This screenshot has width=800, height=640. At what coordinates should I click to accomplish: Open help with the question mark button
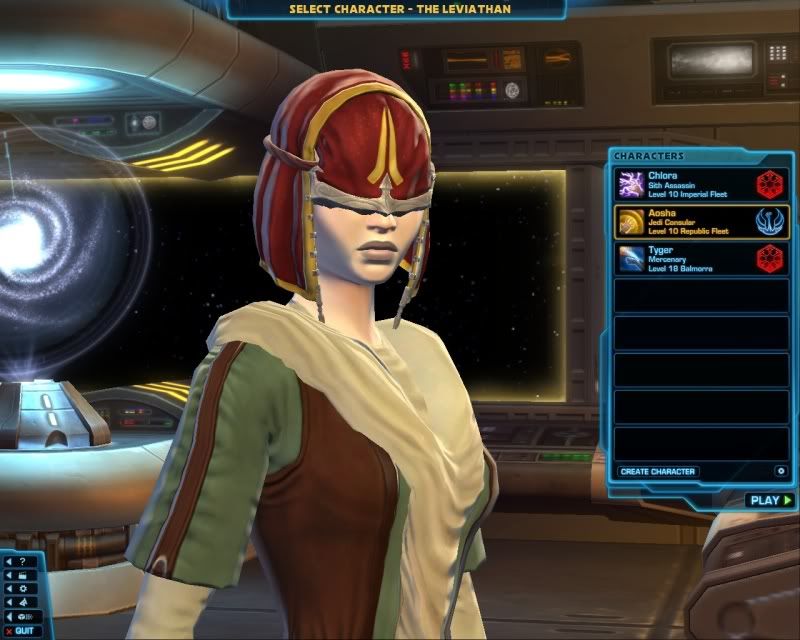(20, 562)
